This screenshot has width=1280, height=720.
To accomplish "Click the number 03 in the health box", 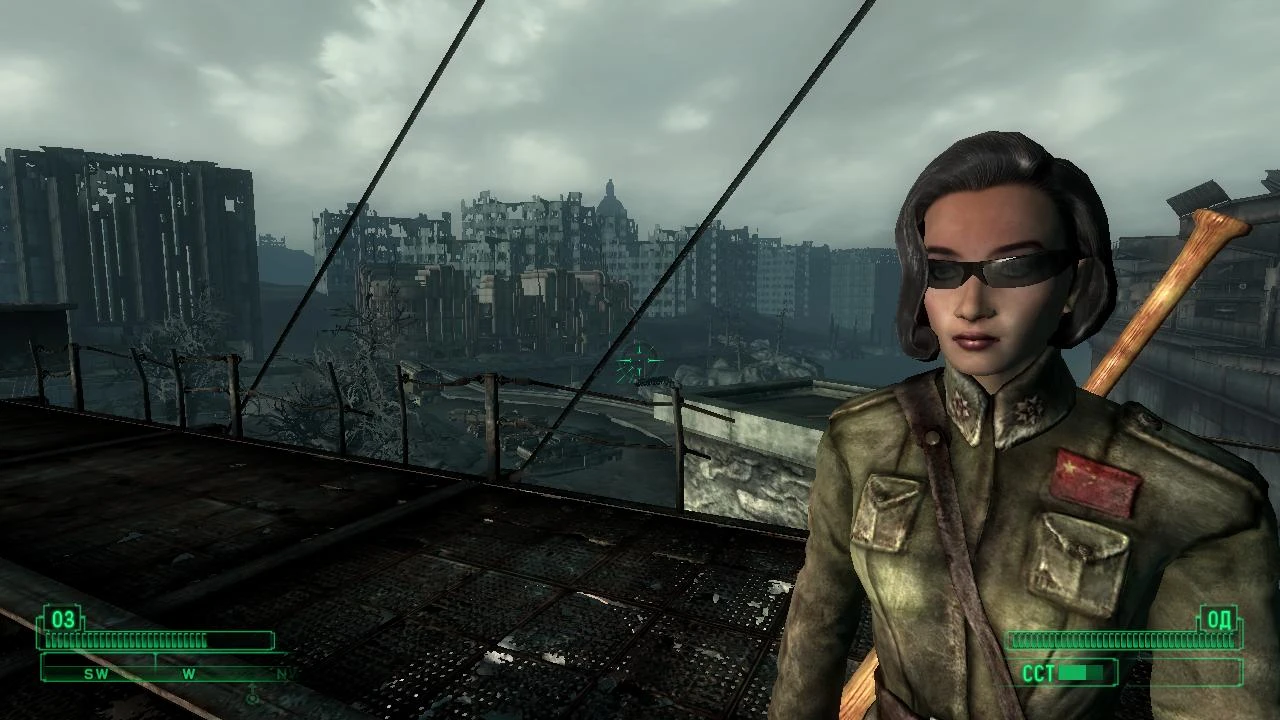I will [62, 620].
